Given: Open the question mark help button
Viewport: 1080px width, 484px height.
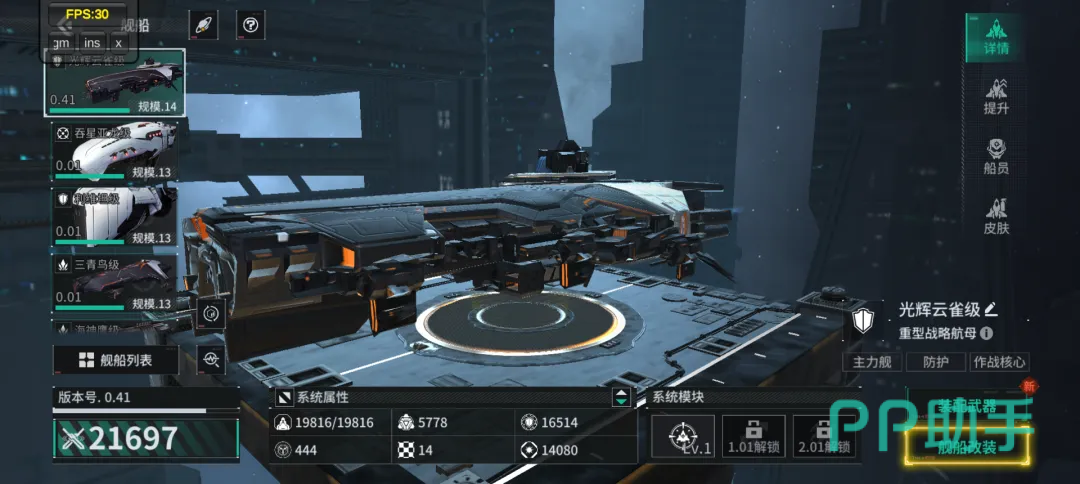Looking at the screenshot, I should (250, 26).
